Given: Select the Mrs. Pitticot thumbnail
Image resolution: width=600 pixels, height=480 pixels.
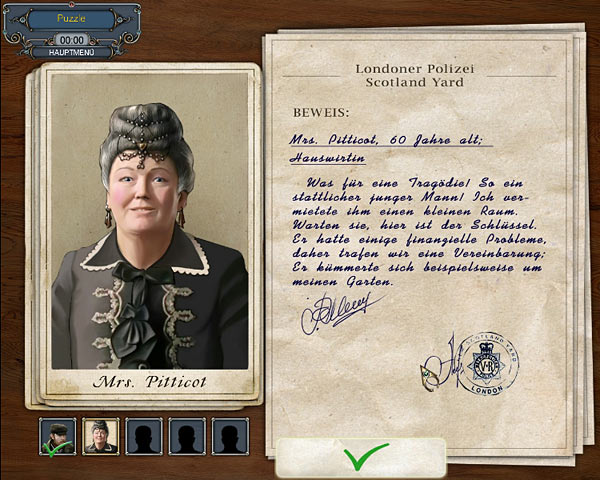Looking at the screenshot, I should (x=100, y=436).
